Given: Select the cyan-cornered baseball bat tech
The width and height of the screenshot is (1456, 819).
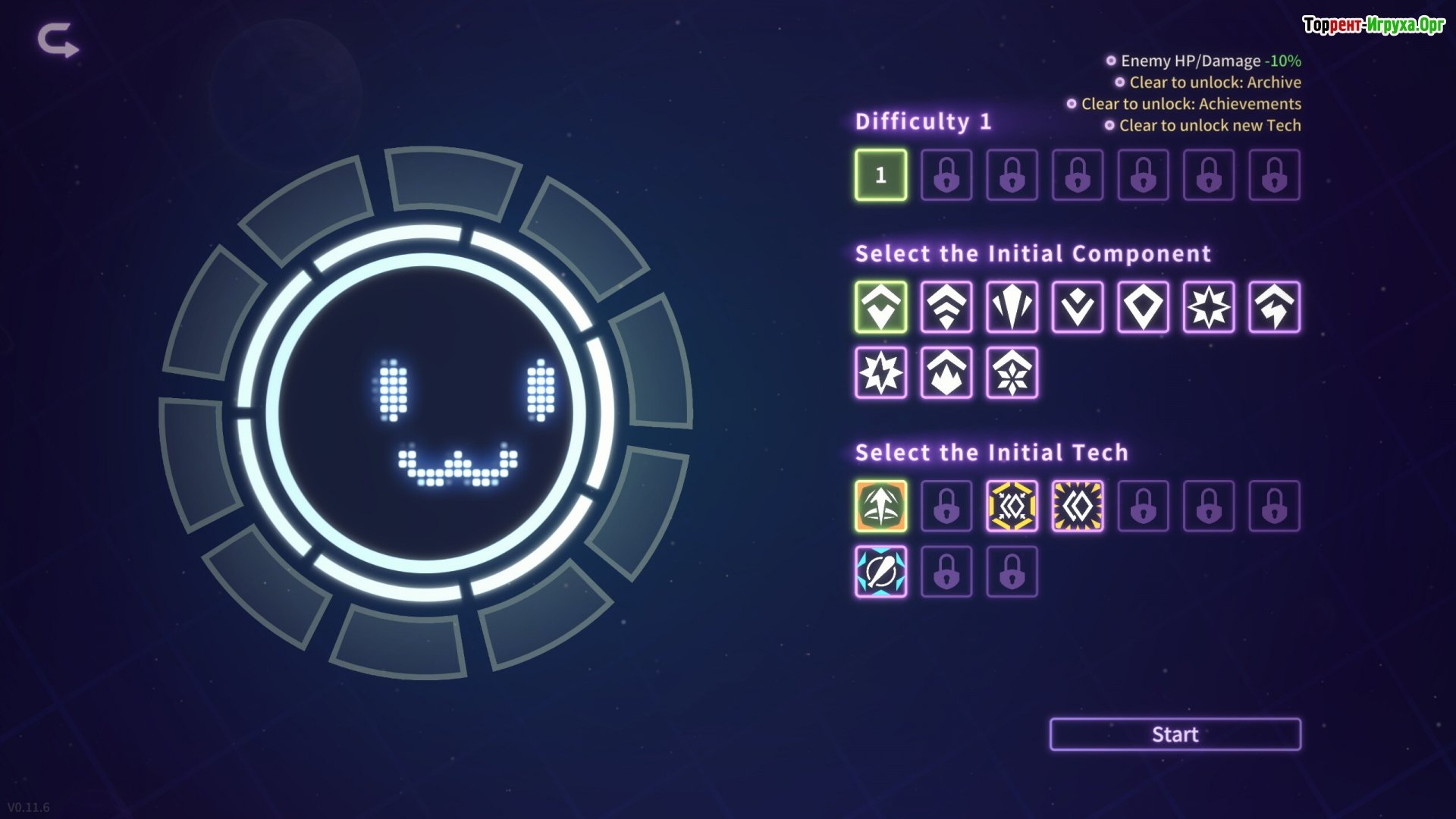Looking at the screenshot, I should [x=880, y=572].
